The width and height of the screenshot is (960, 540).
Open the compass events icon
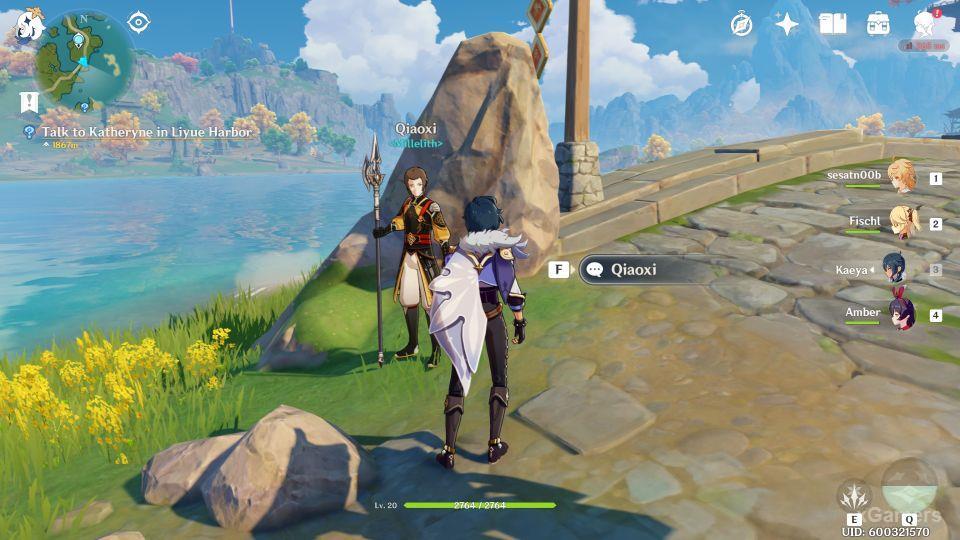[740, 24]
